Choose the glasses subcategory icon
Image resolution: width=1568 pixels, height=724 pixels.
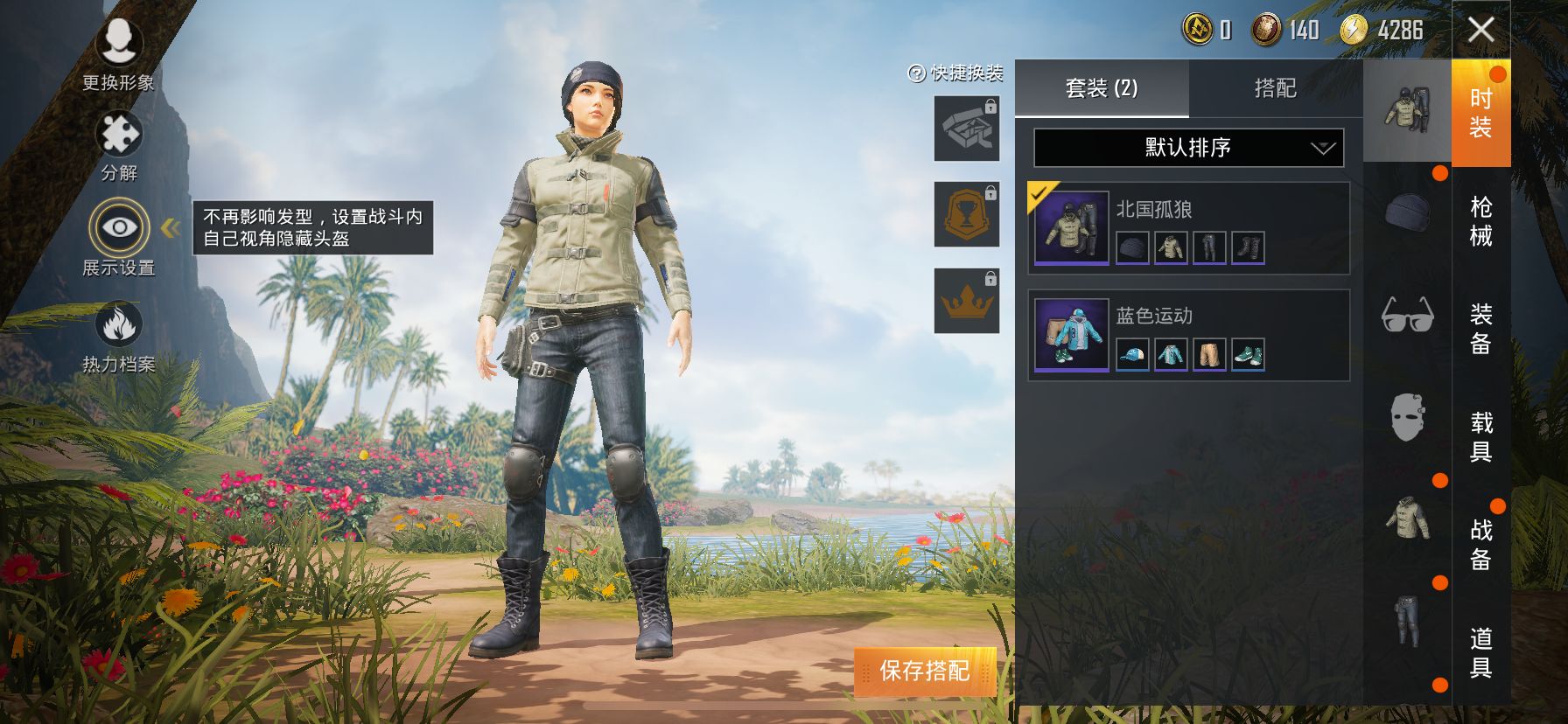[1407, 314]
